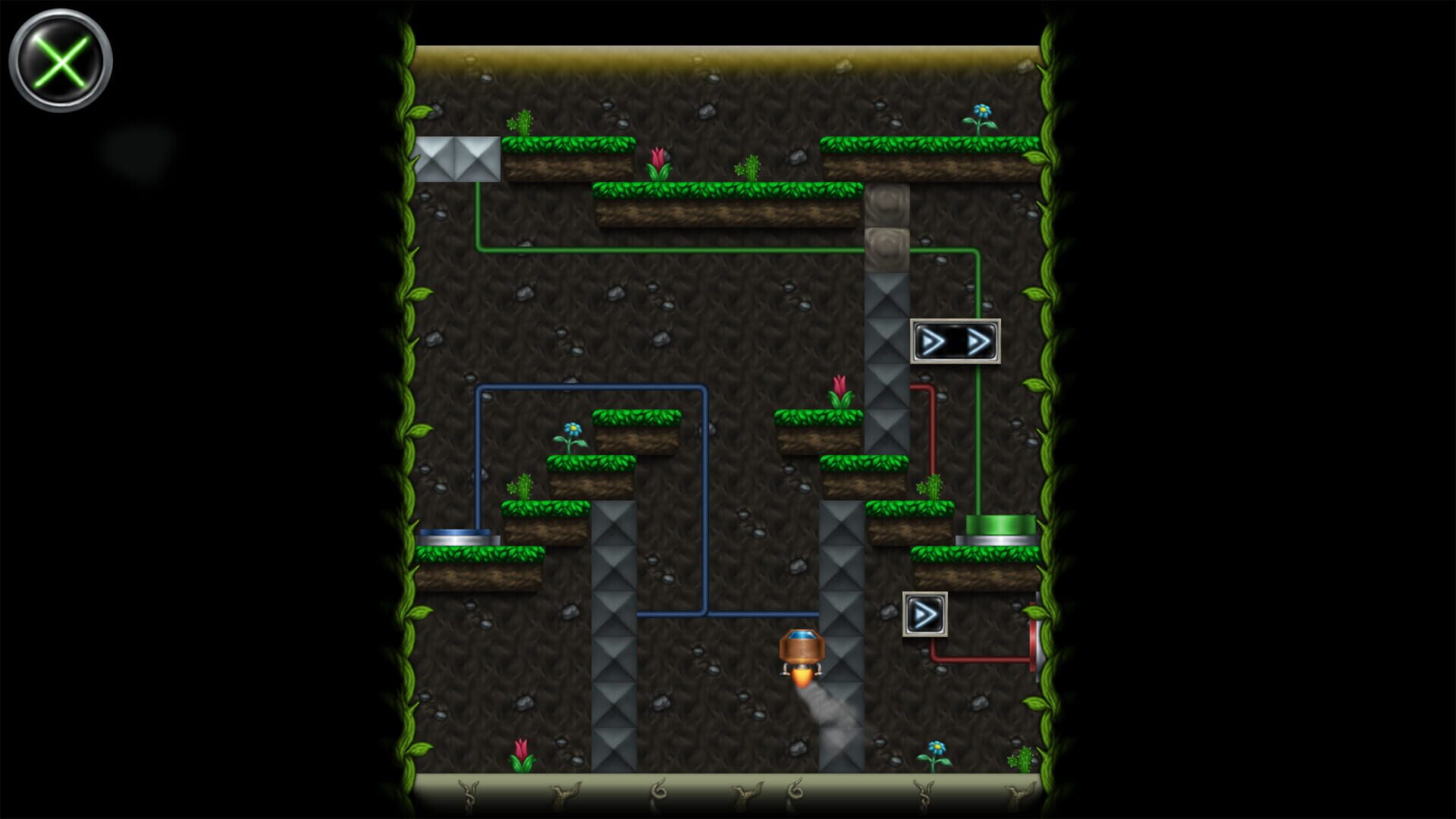
Task: Click the blue flower on the upper right ledge
Action: tap(981, 111)
